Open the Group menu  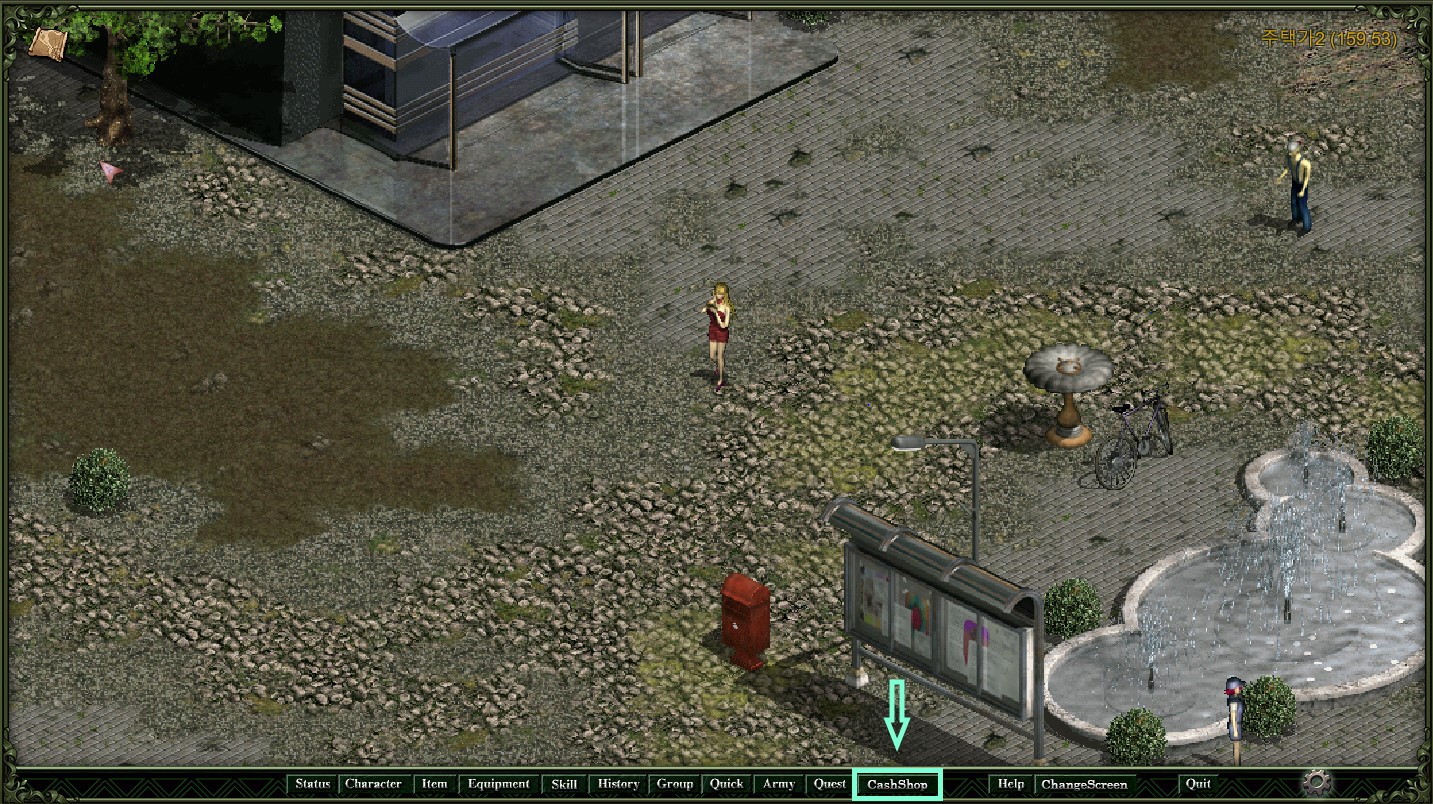click(x=675, y=784)
